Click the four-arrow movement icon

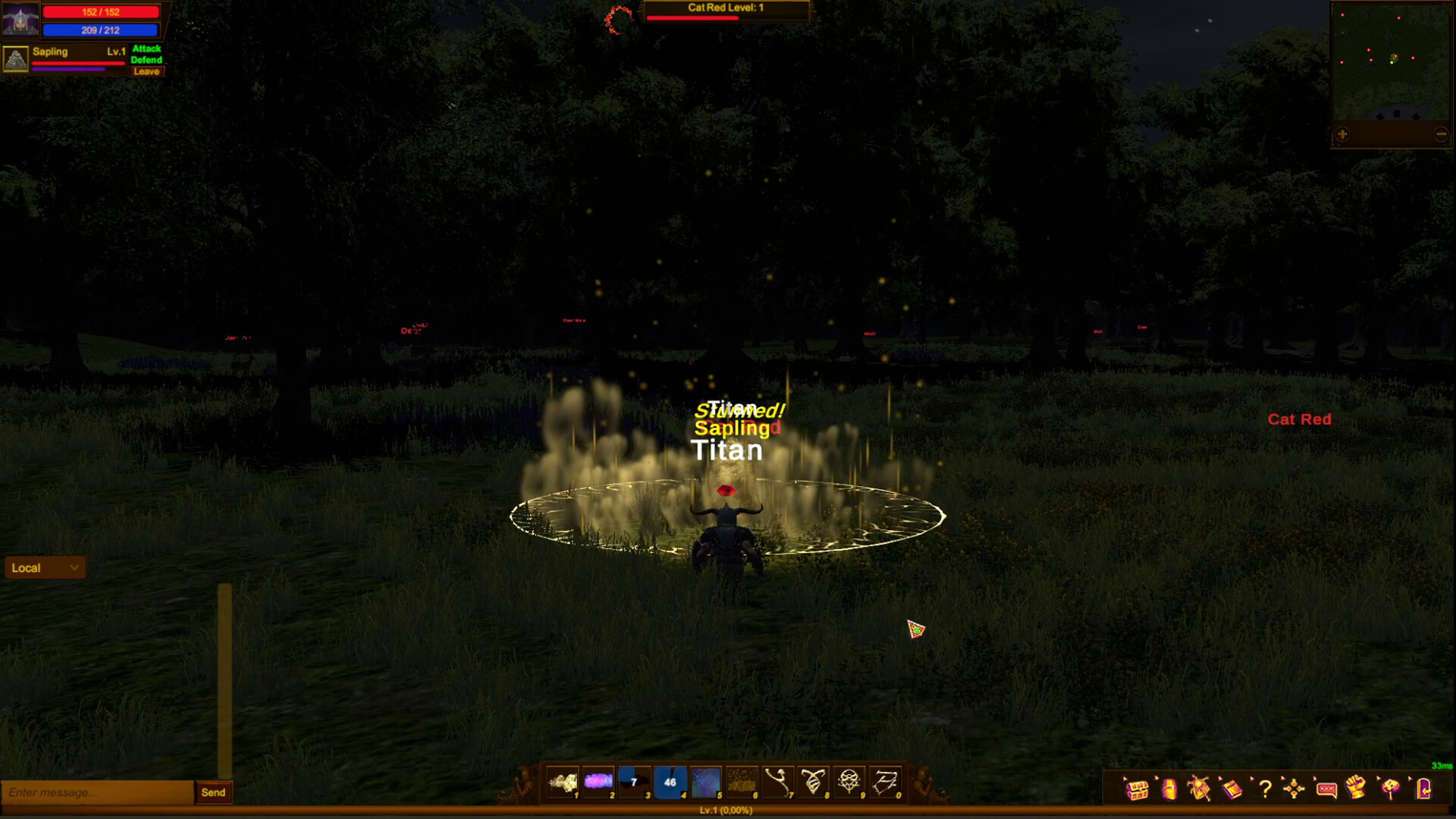[1294, 789]
